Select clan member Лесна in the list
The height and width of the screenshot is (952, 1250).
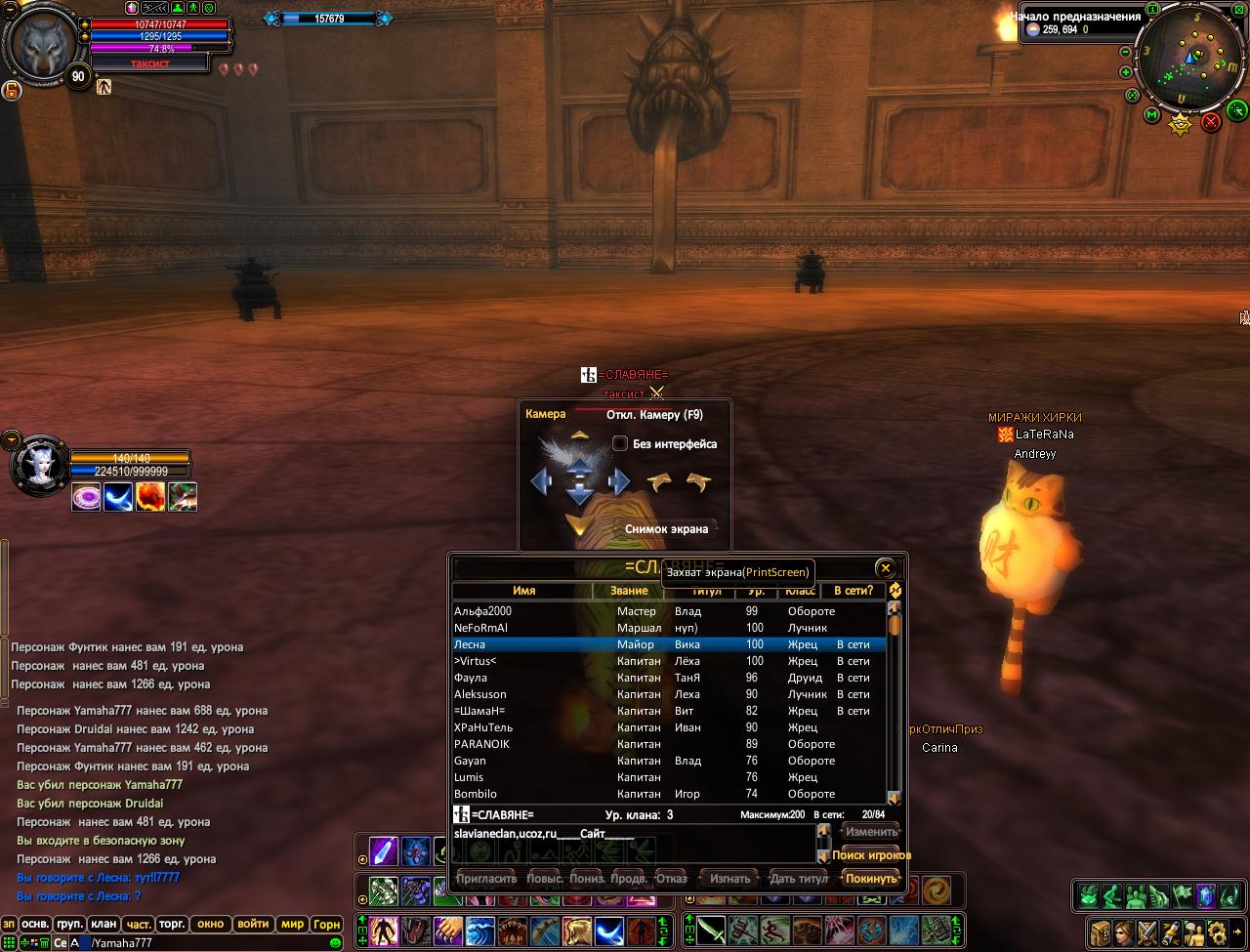pos(469,644)
